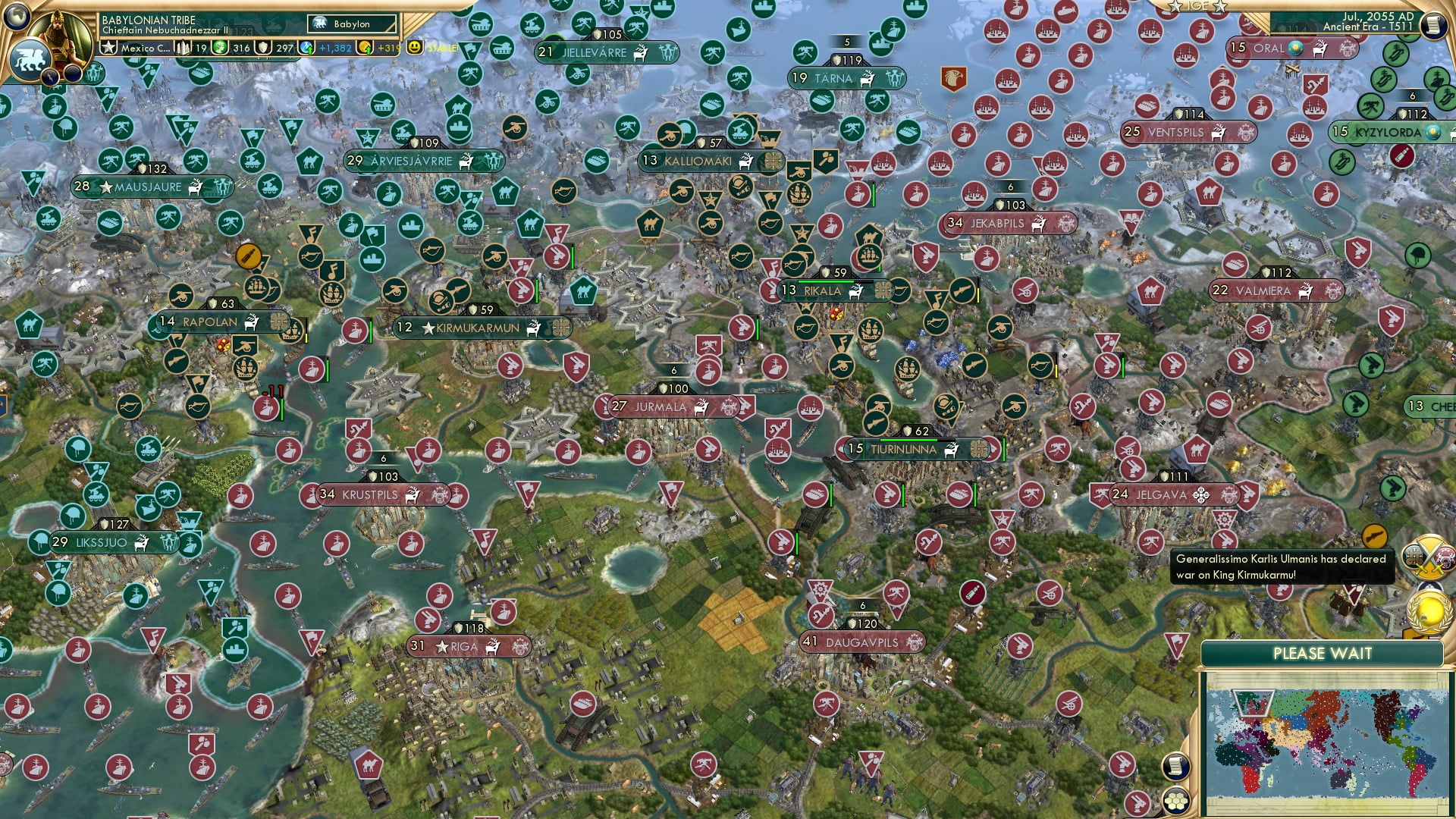Check treasury by clicking the gold coin icon
Viewport: 1456px width, 819px height.
(366, 47)
